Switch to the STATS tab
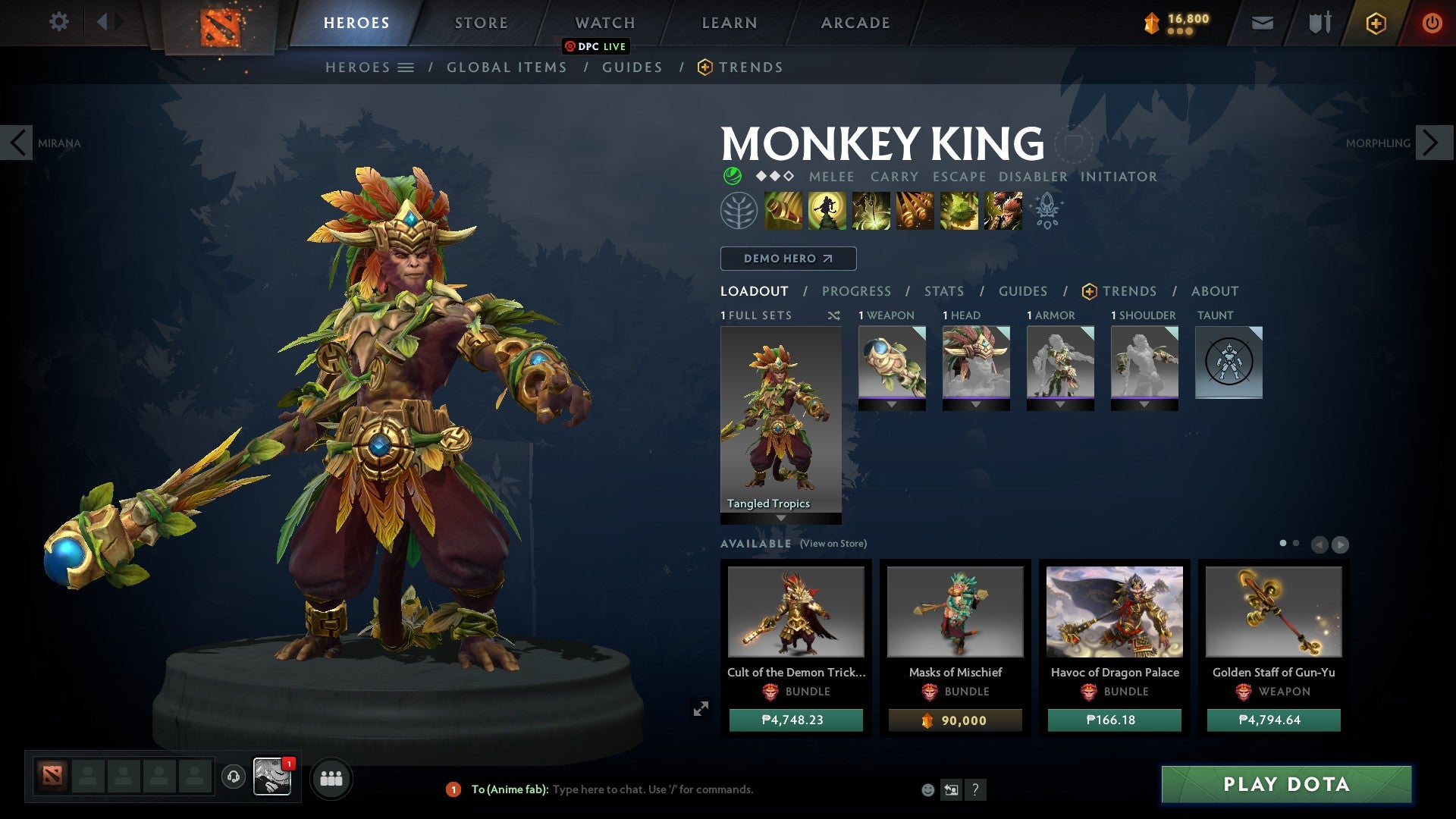Image resolution: width=1456 pixels, height=819 pixels. coord(943,291)
